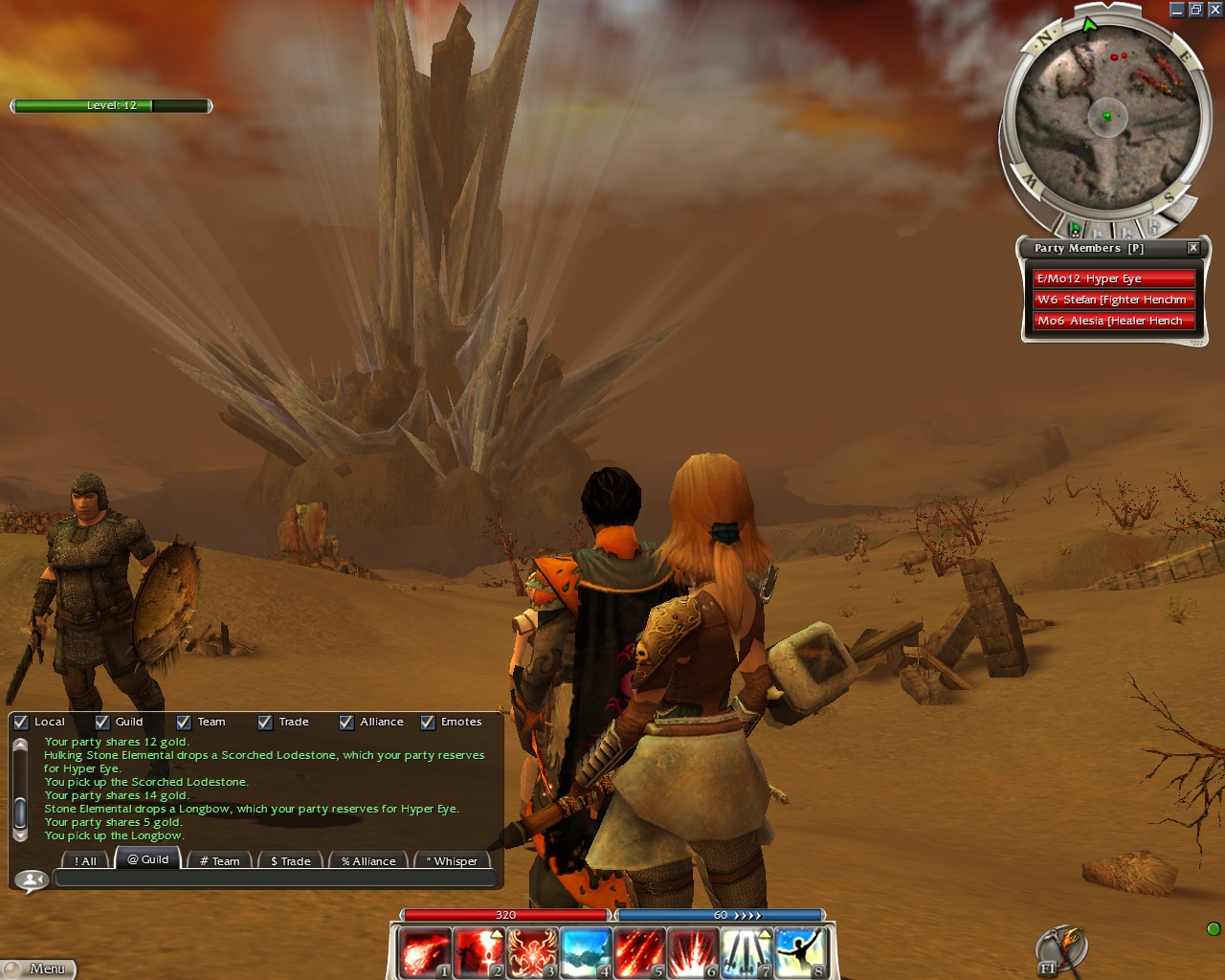Uncheck the Emotes chat filter
Viewport: 1225px width, 980px height.
[x=428, y=723]
